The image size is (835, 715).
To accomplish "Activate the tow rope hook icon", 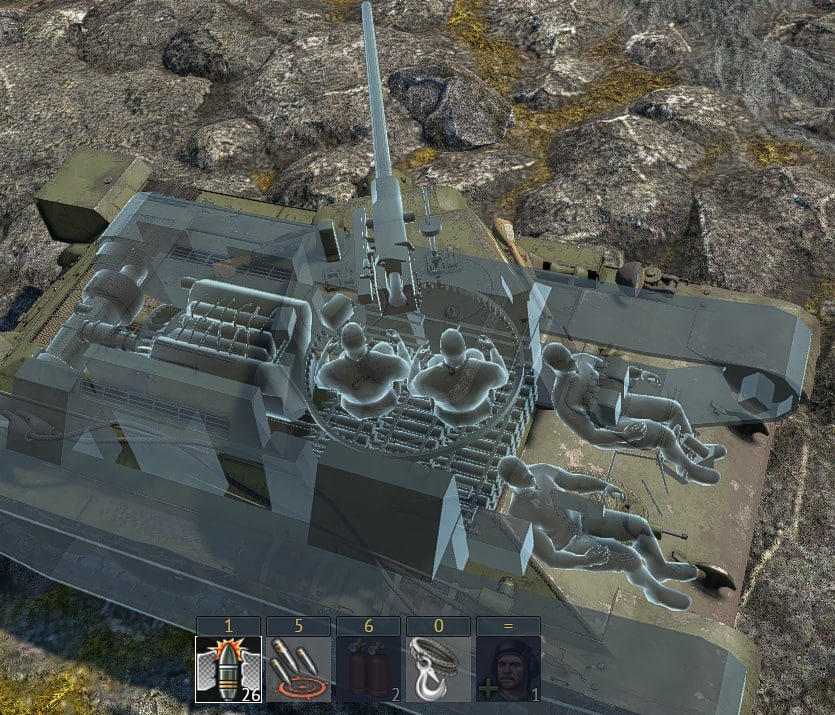I will tap(438, 669).
